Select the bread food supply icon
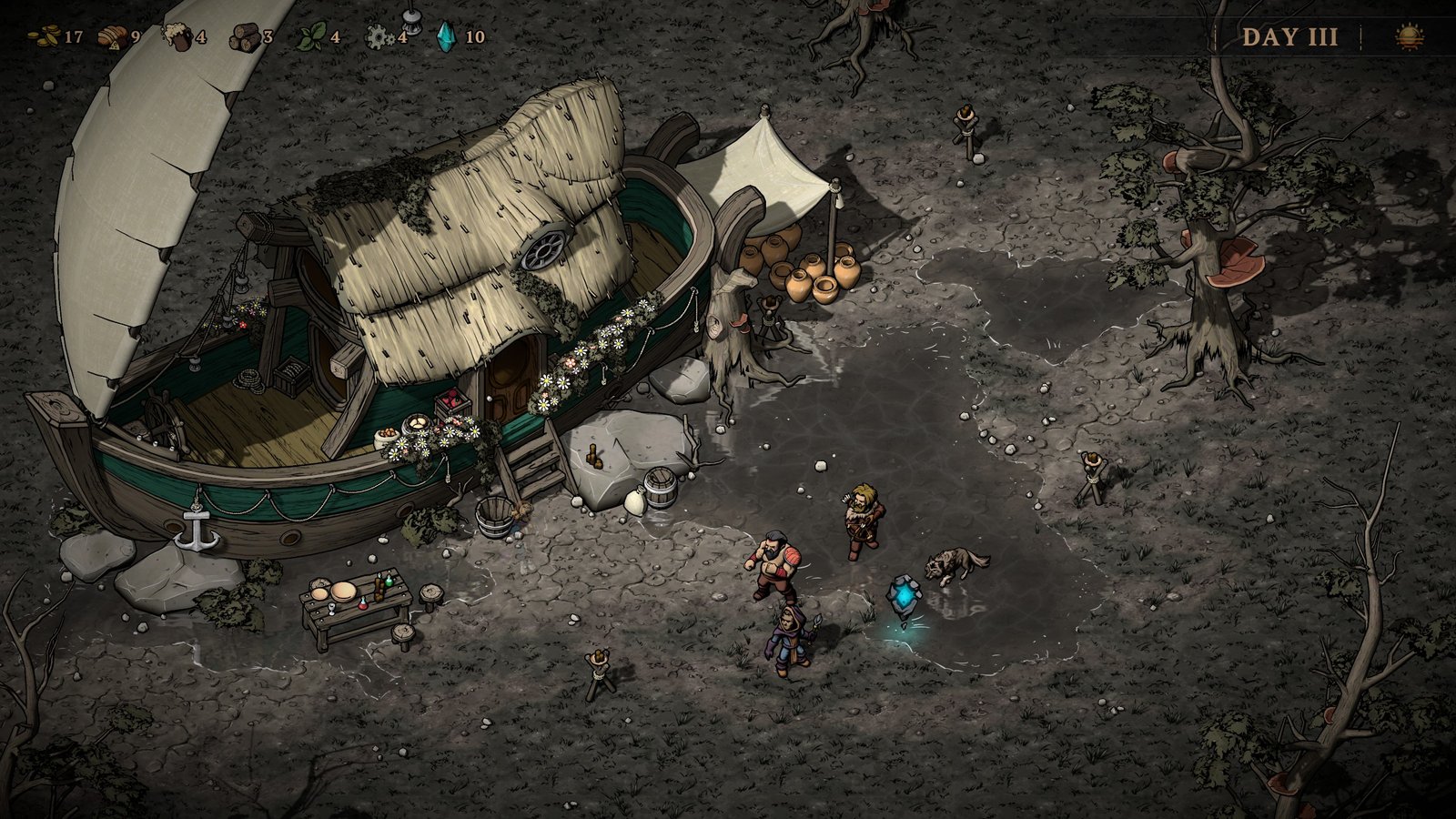Viewport: 1456px width, 819px height. 112,37
